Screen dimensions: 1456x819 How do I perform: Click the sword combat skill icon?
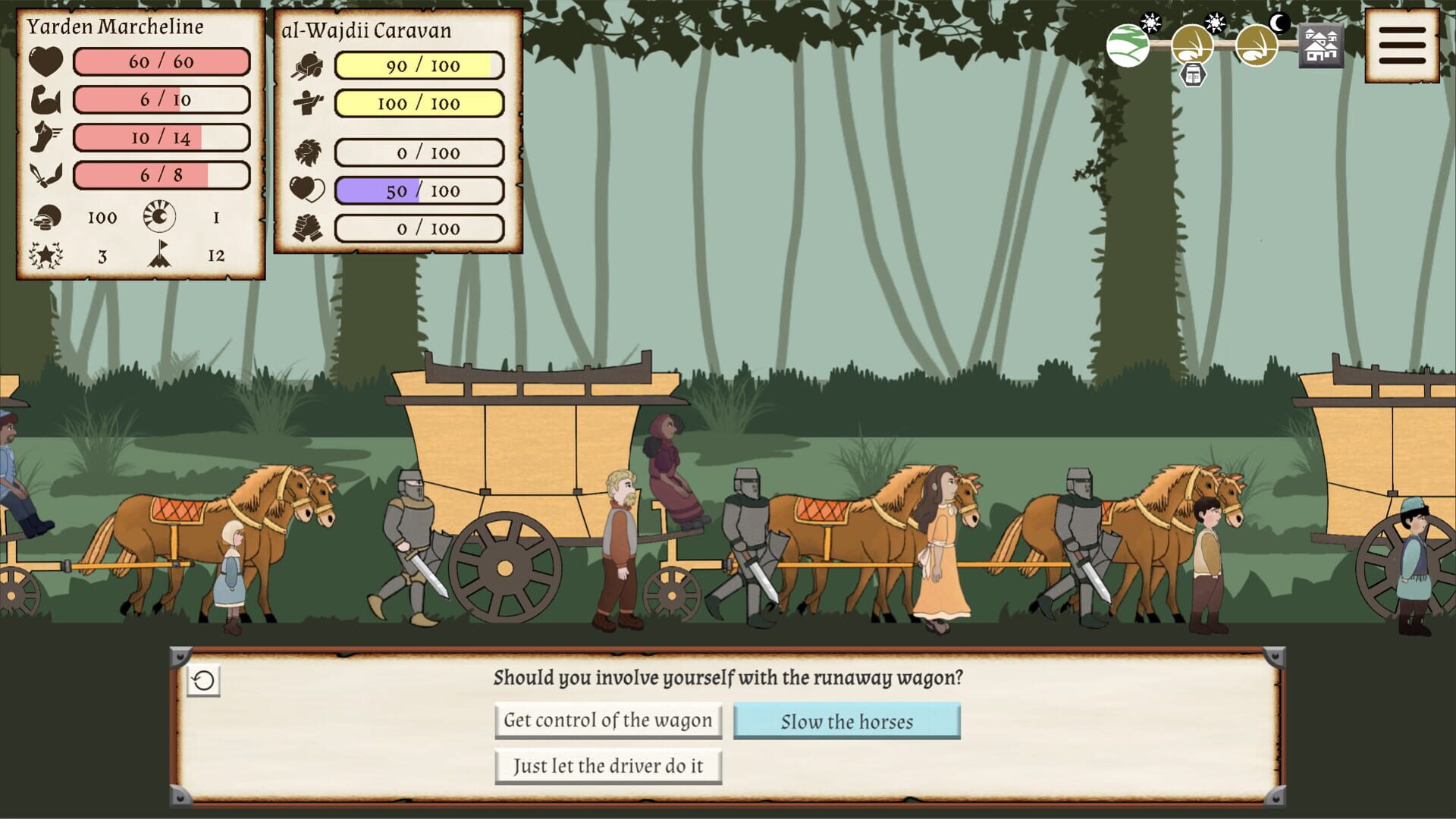(x=45, y=174)
